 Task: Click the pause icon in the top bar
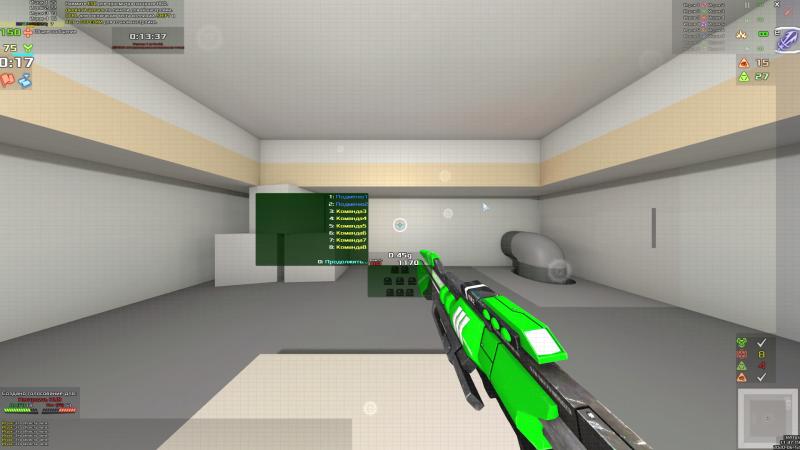point(747,5)
